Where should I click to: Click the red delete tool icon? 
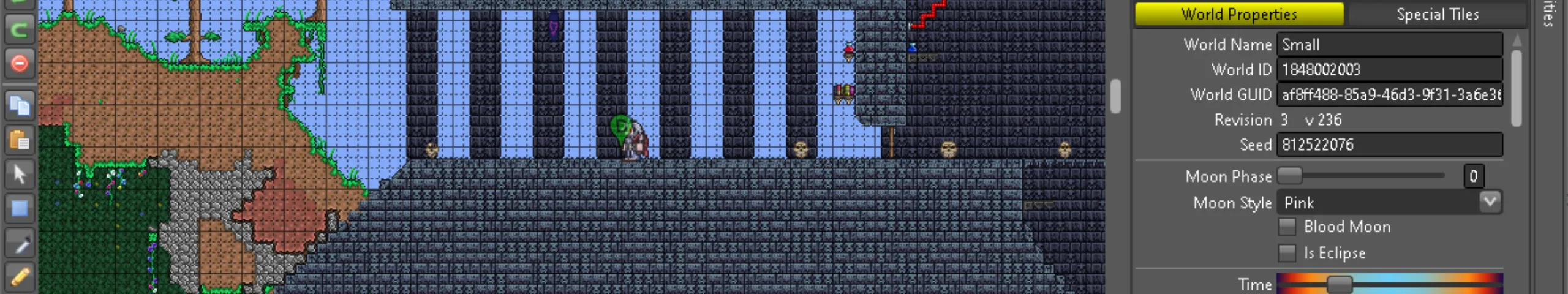20,63
